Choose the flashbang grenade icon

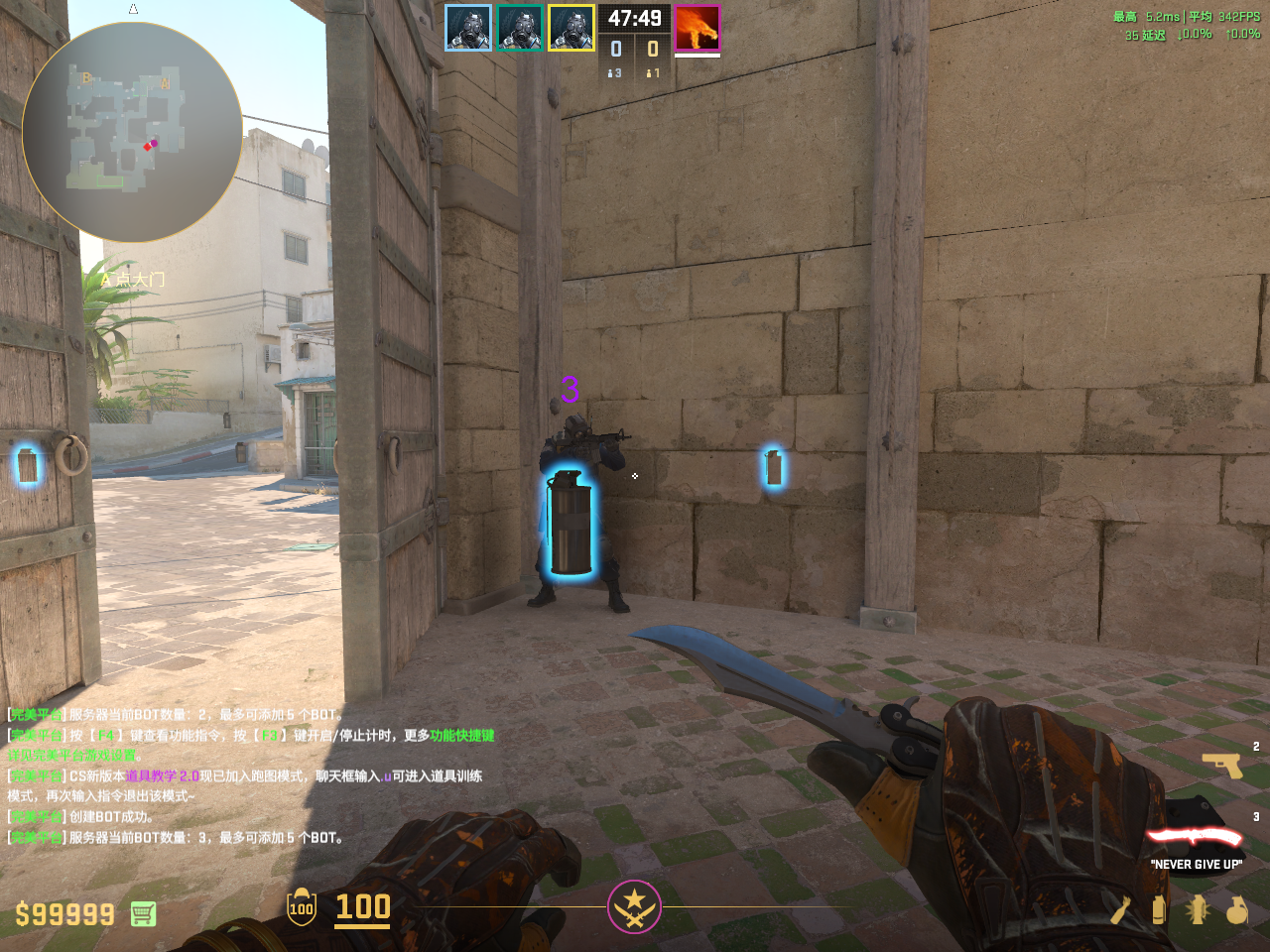point(1198,909)
